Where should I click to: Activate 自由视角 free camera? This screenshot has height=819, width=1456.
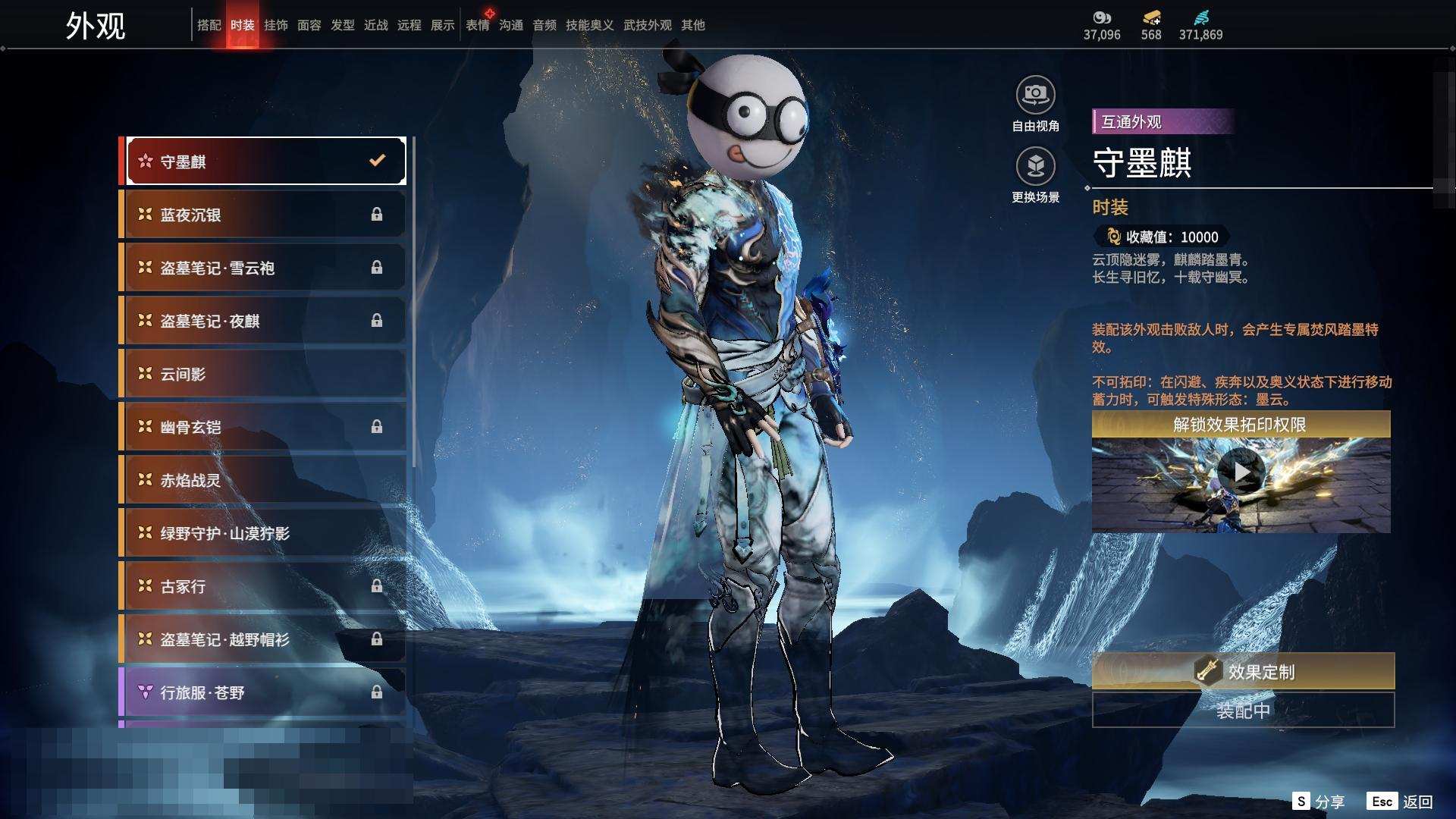click(1035, 96)
